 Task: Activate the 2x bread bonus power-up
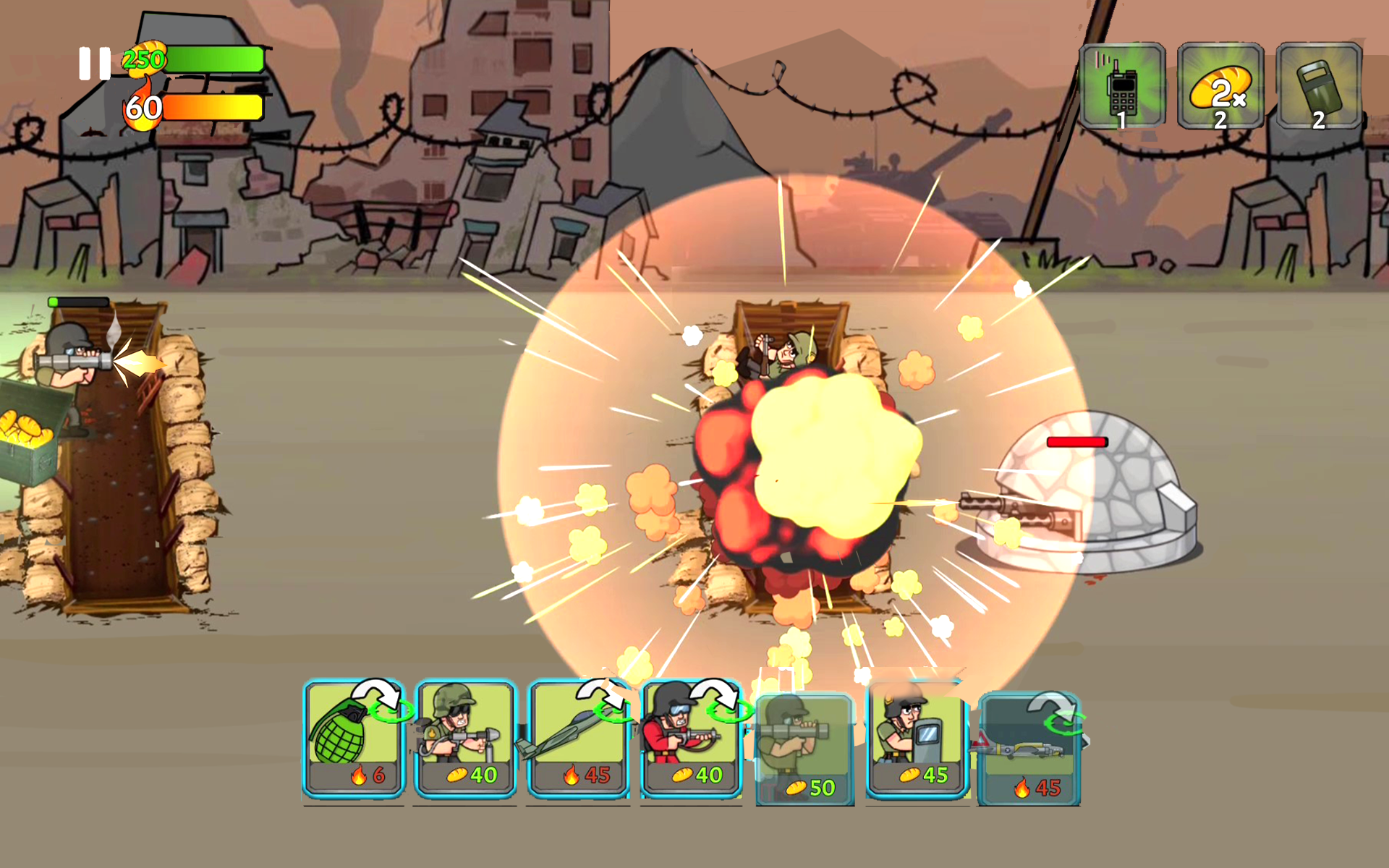(x=1220, y=86)
